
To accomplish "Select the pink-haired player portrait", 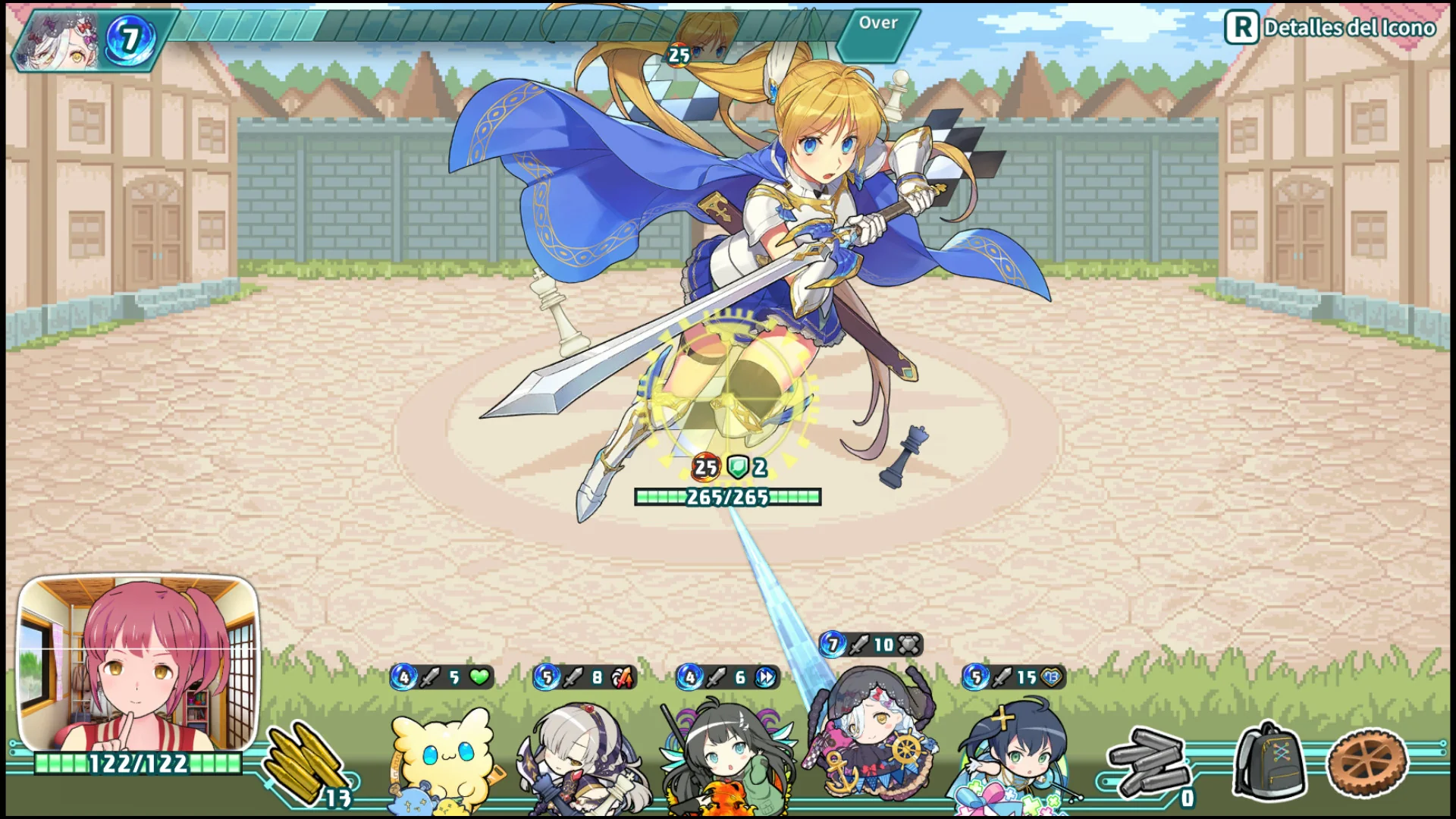I will (138, 664).
